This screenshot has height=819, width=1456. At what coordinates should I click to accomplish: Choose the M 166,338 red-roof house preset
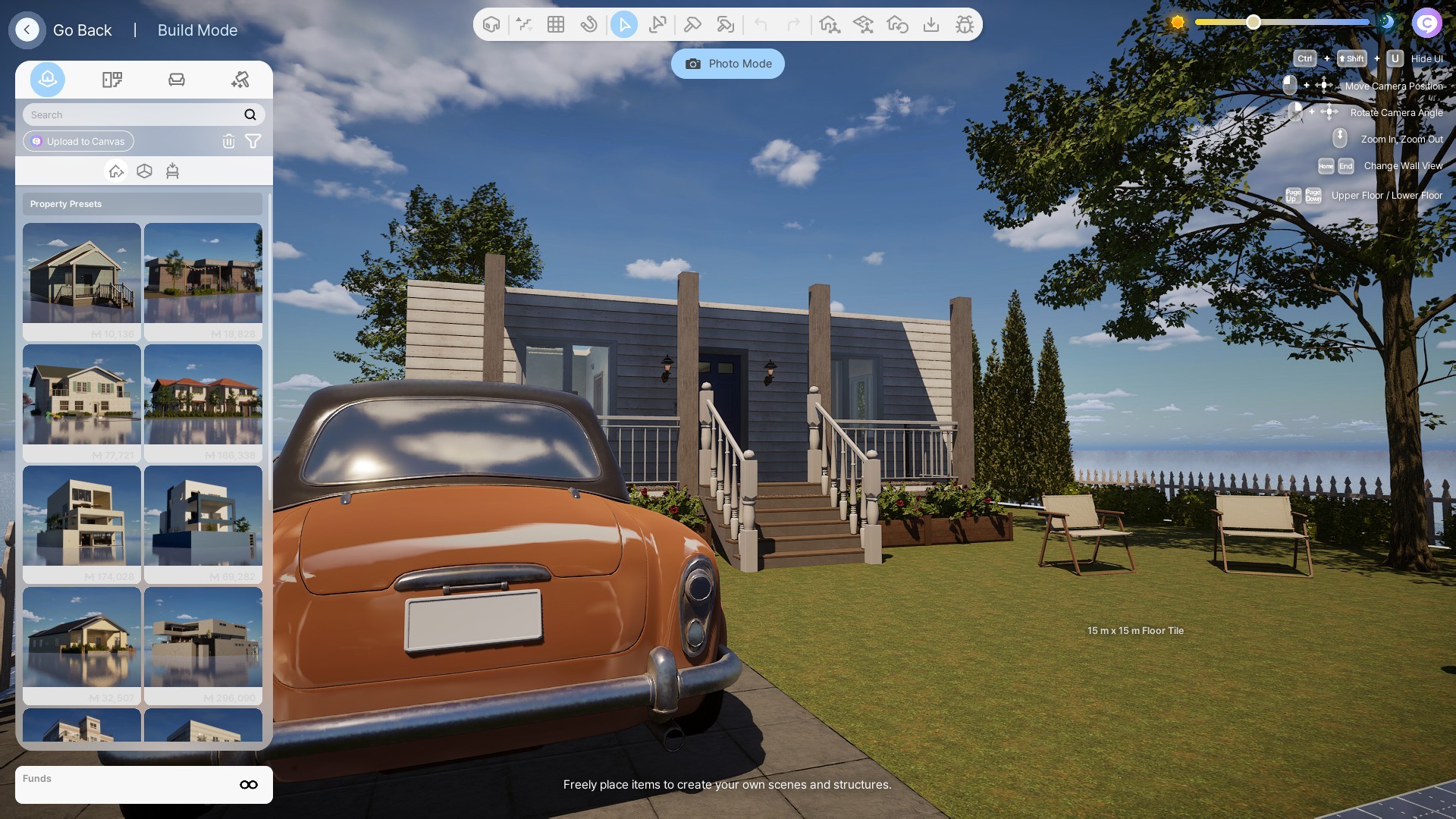click(203, 402)
